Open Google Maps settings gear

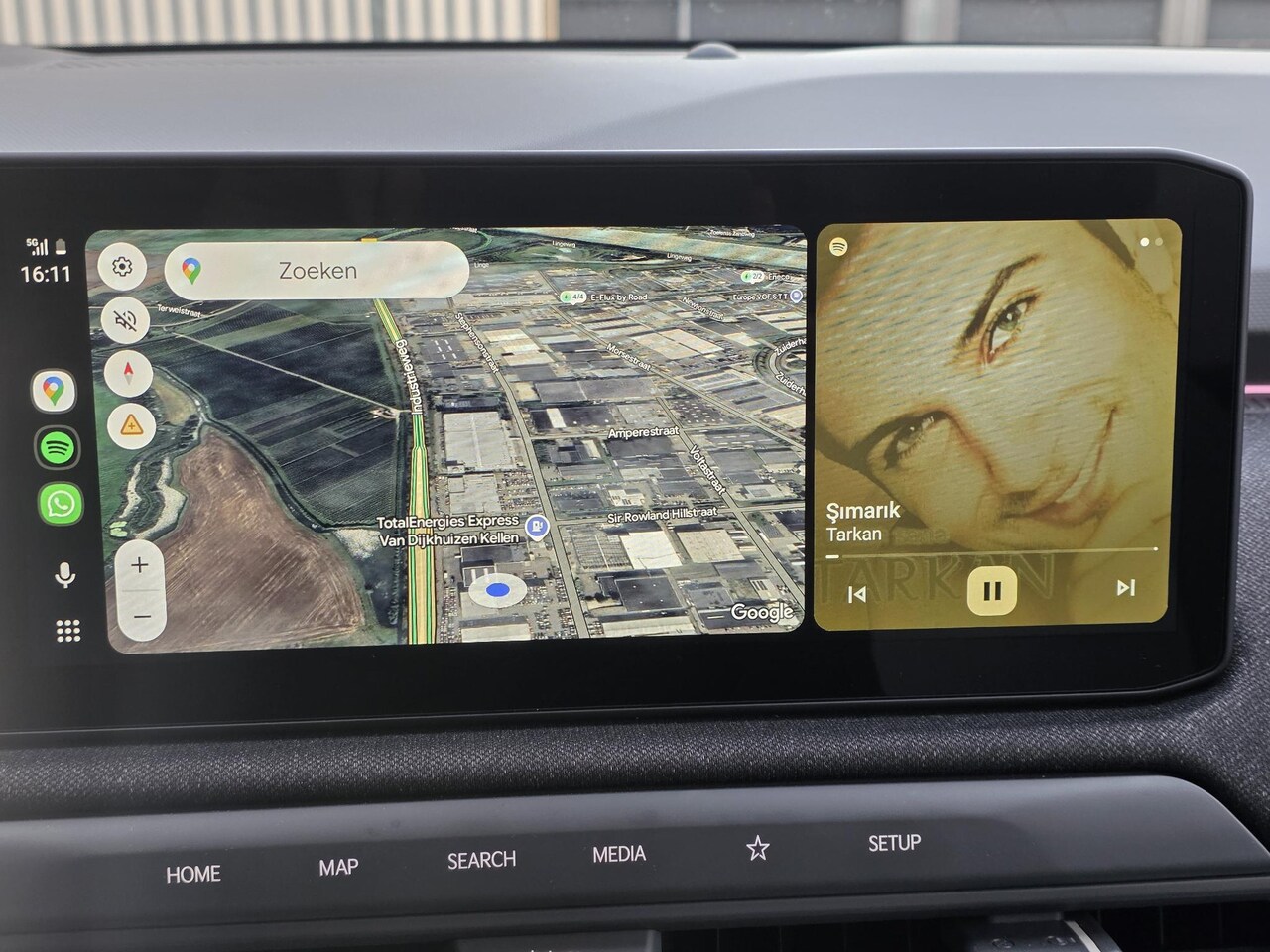tap(122, 267)
